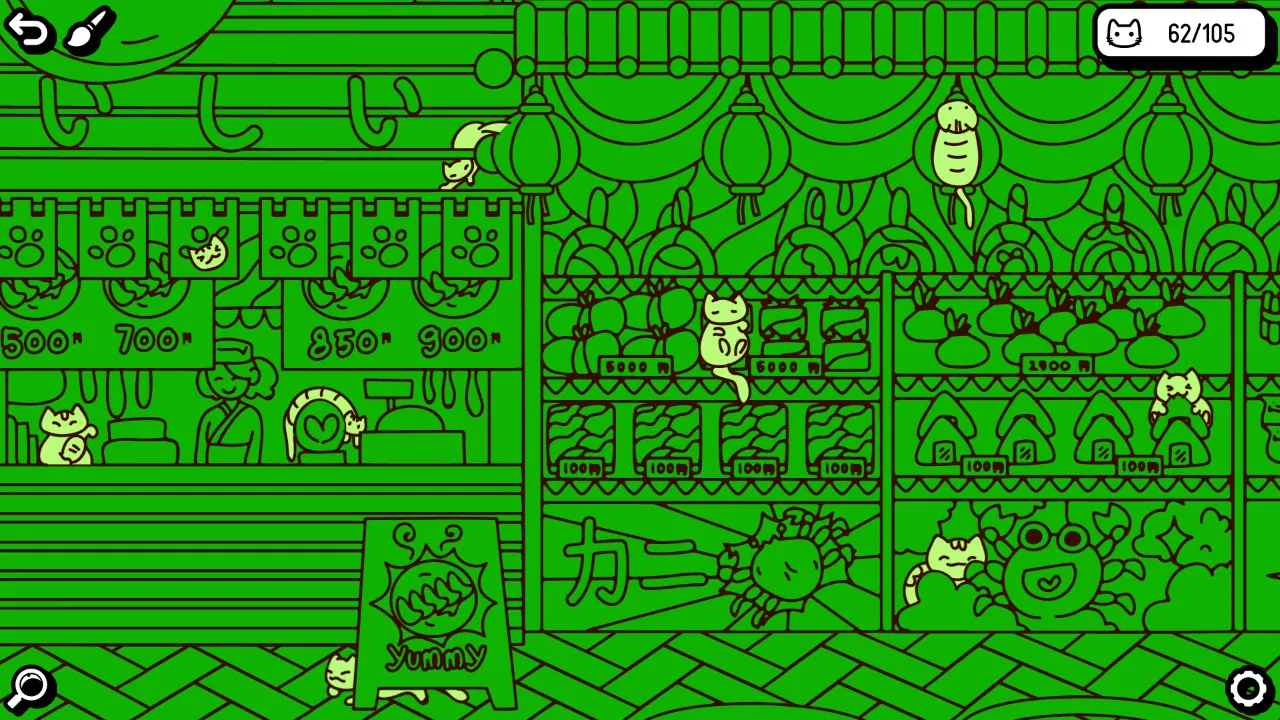Open the magnifier zoom tool
The width and height of the screenshot is (1280, 720).
click(30, 686)
